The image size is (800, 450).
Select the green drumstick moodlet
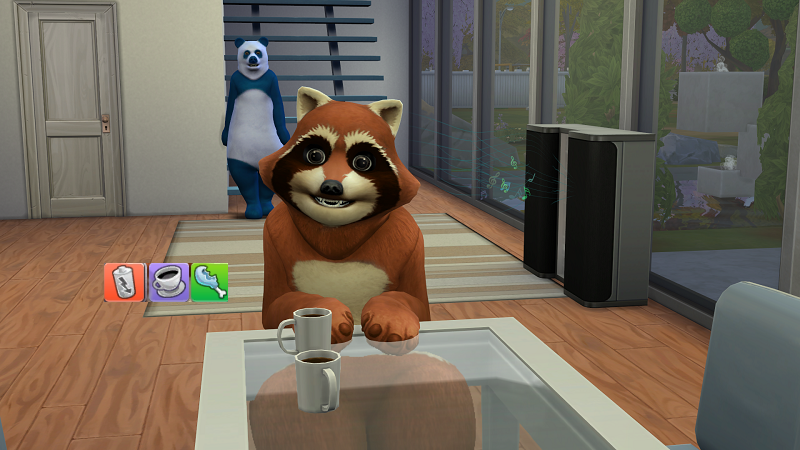(209, 282)
